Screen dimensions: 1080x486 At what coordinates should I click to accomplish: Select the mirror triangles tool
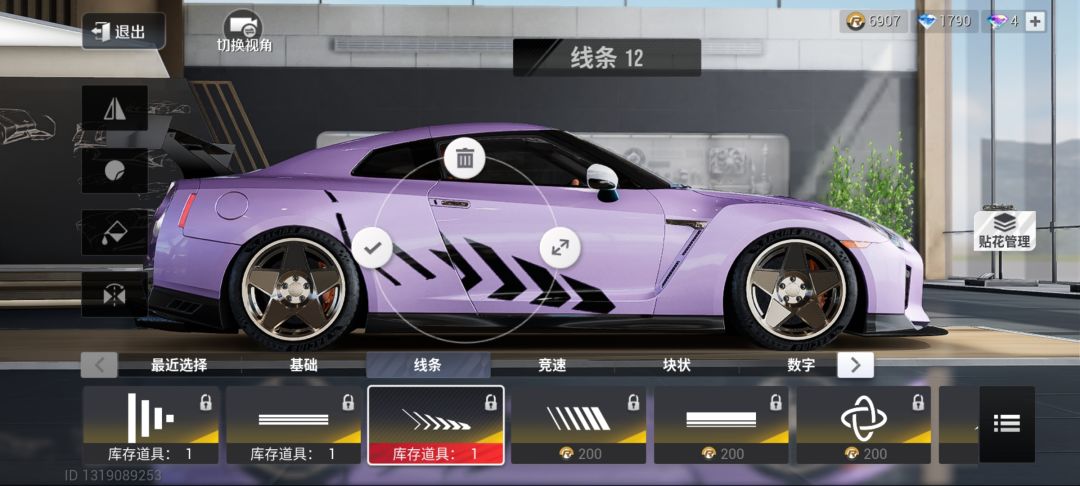tap(115, 108)
